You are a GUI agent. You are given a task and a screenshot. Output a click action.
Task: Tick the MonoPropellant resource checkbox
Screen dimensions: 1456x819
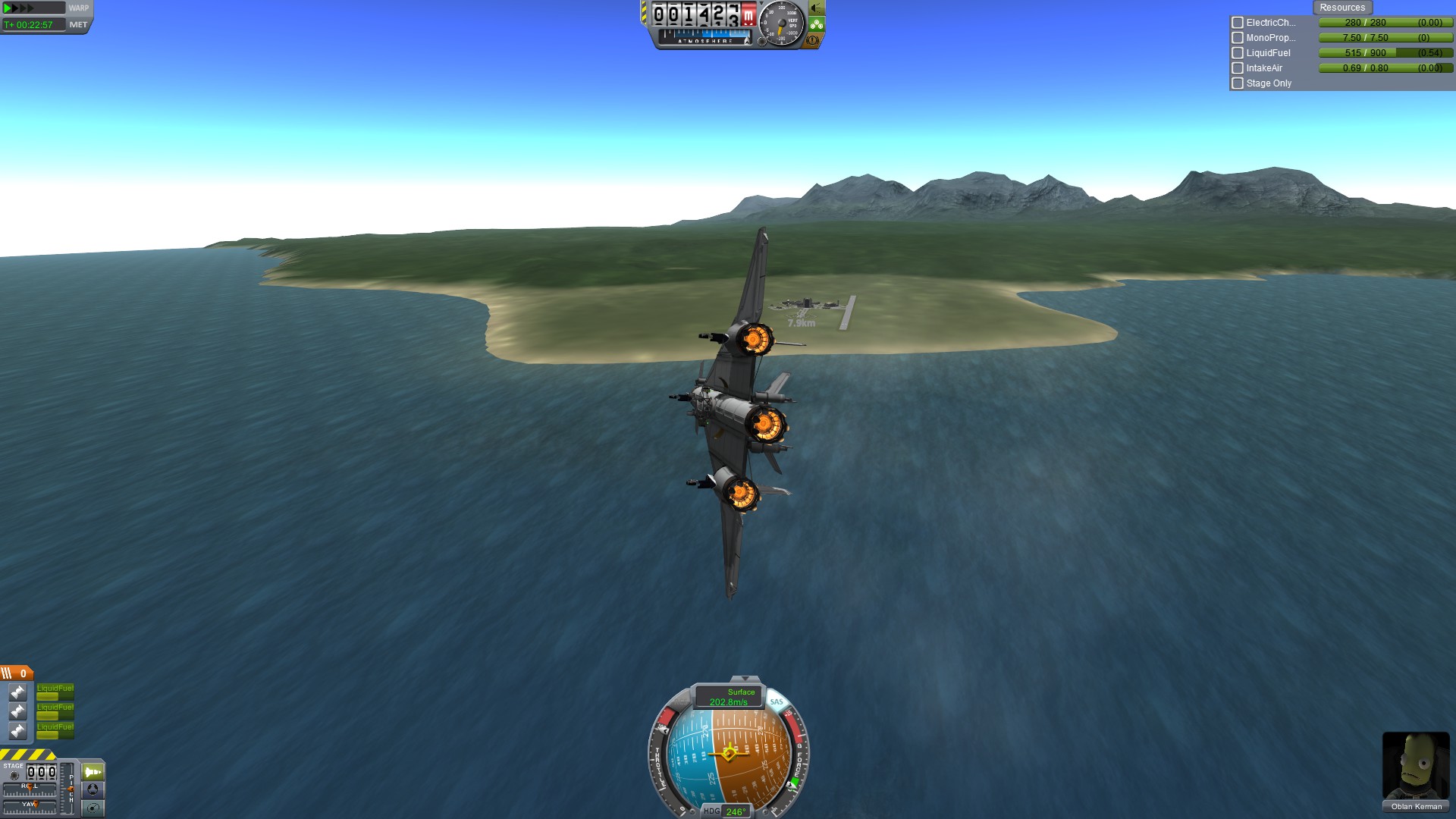(x=1238, y=38)
